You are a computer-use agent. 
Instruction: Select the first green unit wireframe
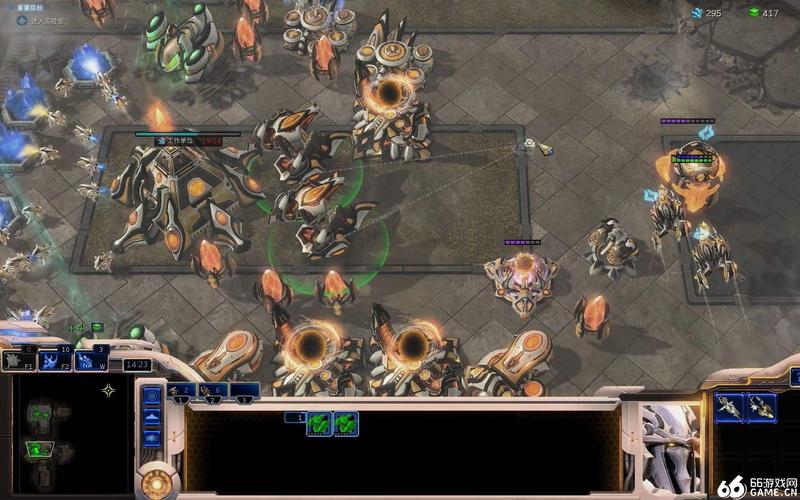pos(319,423)
